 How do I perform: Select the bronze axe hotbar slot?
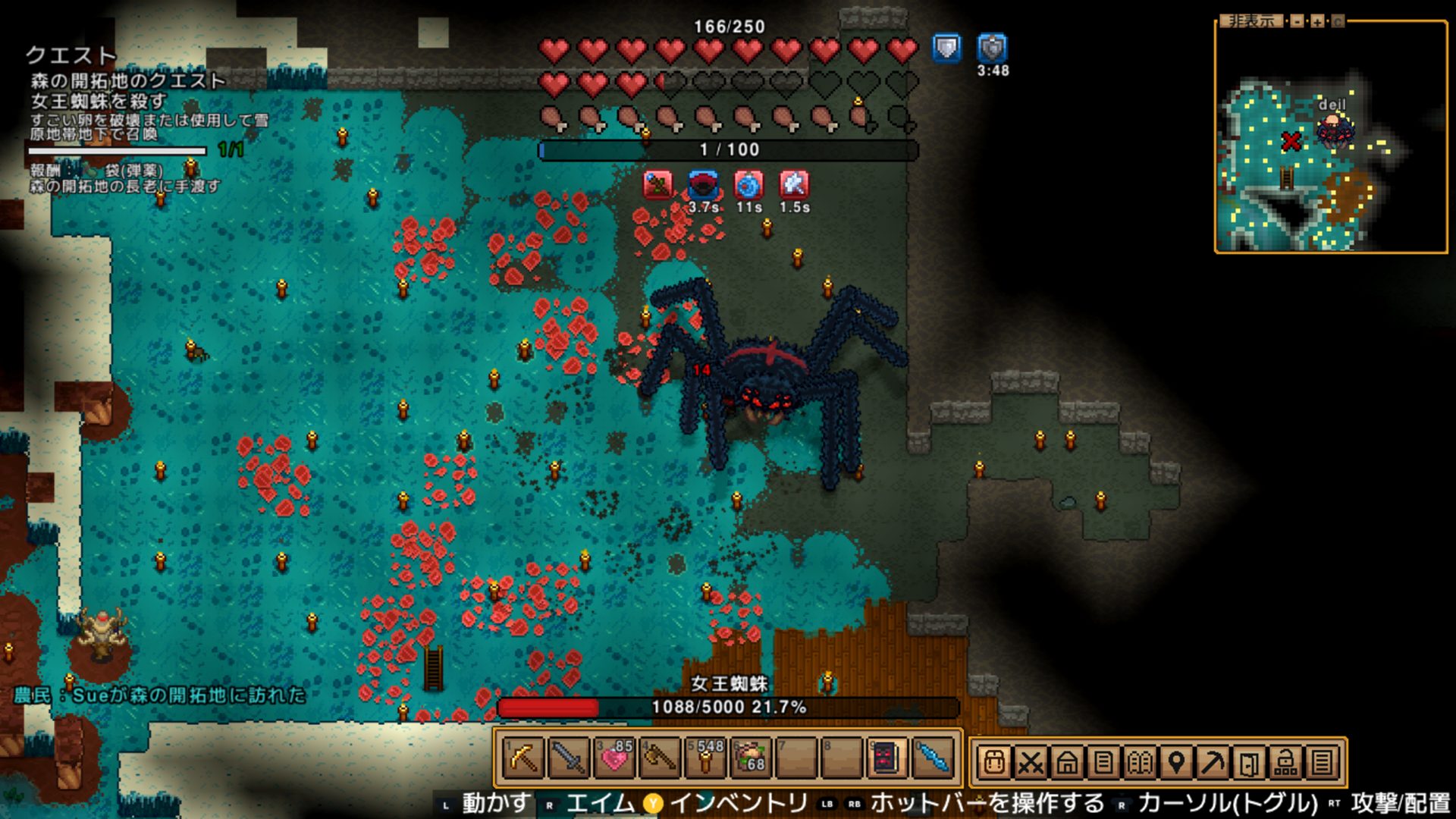pyautogui.click(x=660, y=759)
